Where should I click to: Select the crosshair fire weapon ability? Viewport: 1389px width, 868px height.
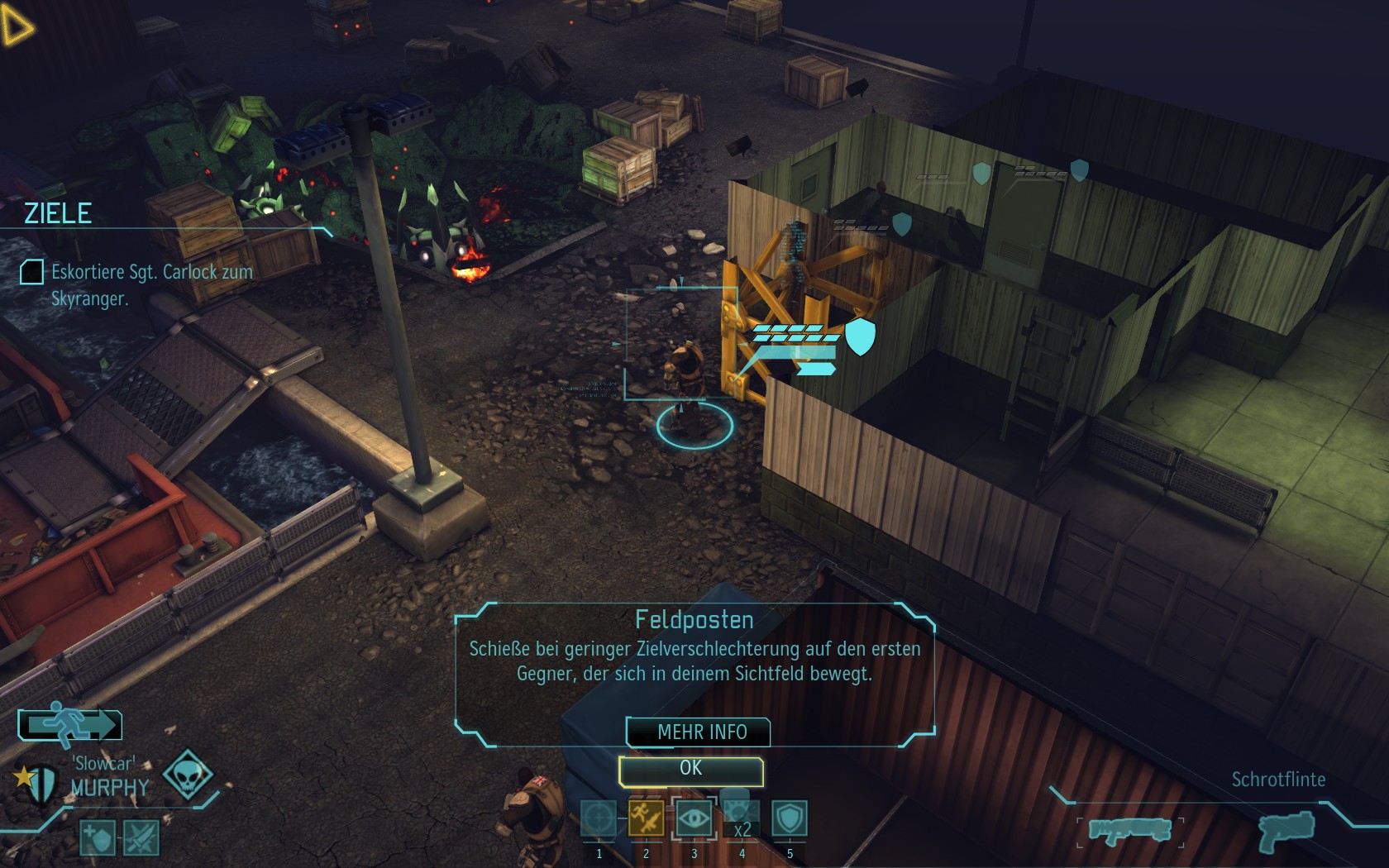click(x=599, y=819)
